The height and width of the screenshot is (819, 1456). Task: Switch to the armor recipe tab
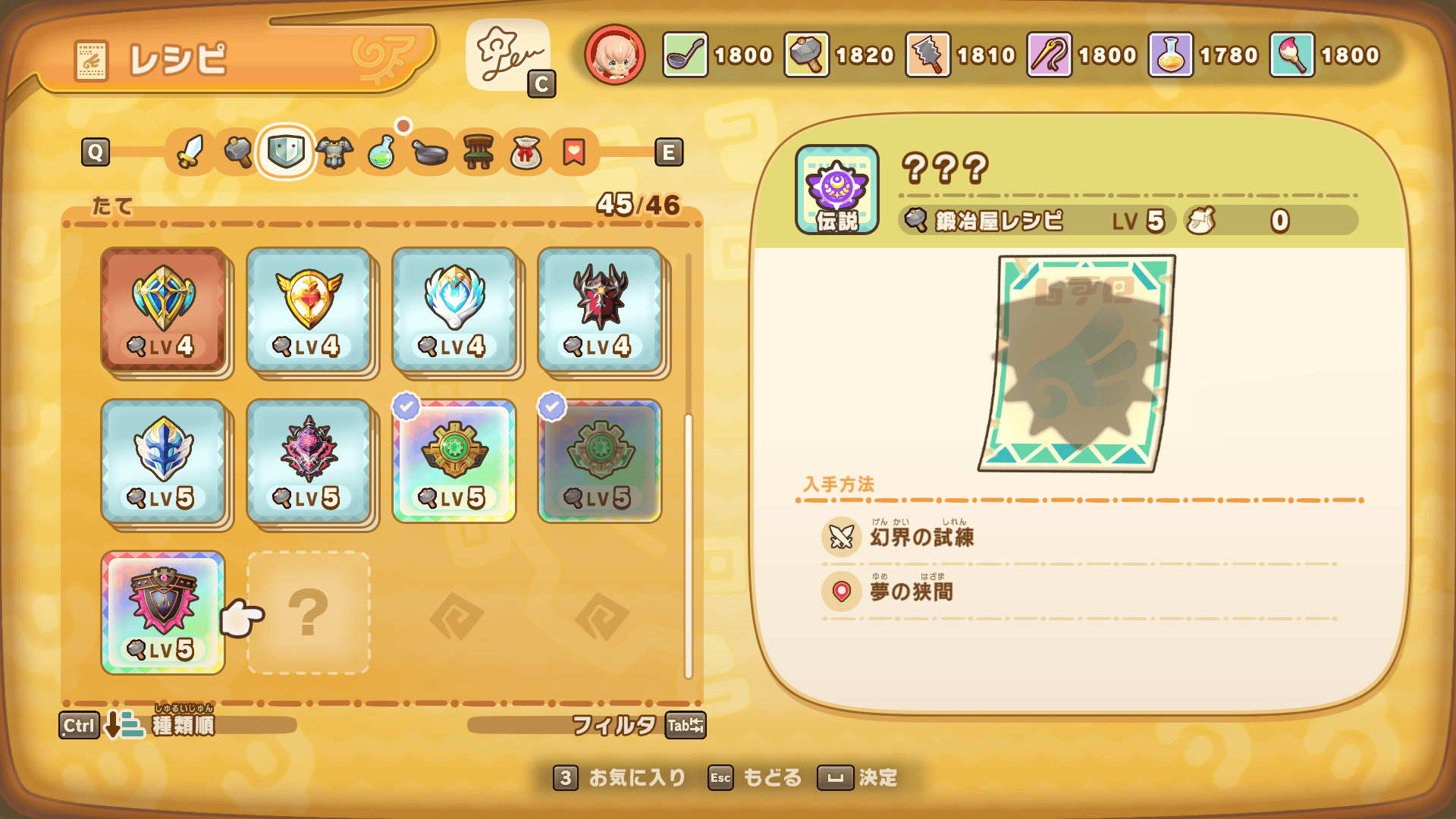coord(334,152)
